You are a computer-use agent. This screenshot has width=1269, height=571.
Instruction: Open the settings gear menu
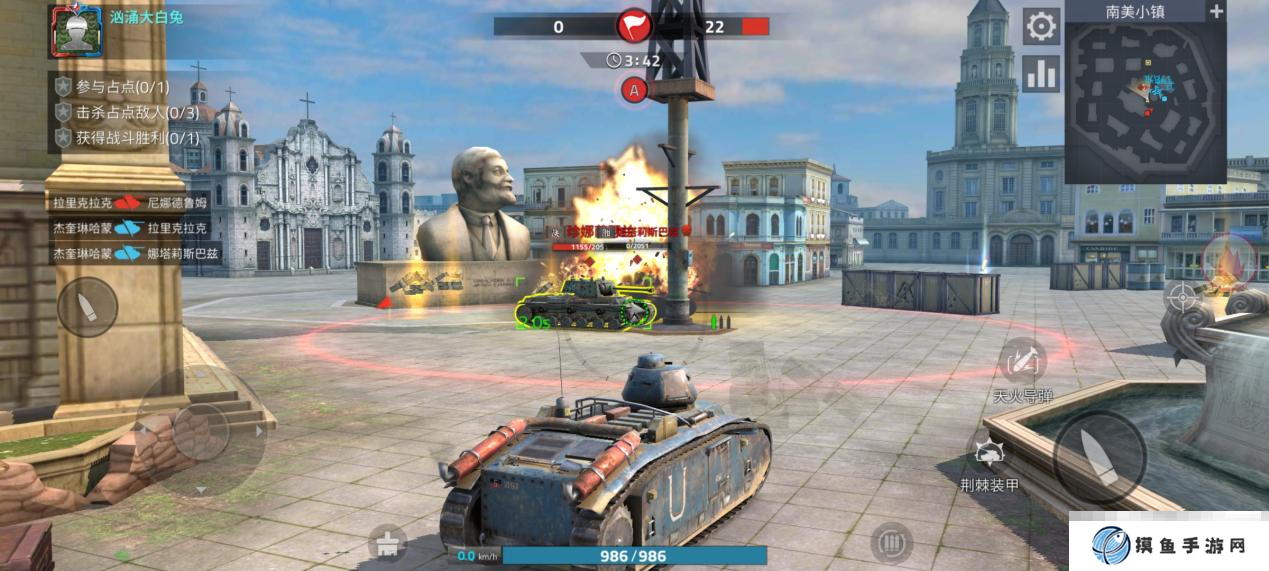click(1041, 27)
